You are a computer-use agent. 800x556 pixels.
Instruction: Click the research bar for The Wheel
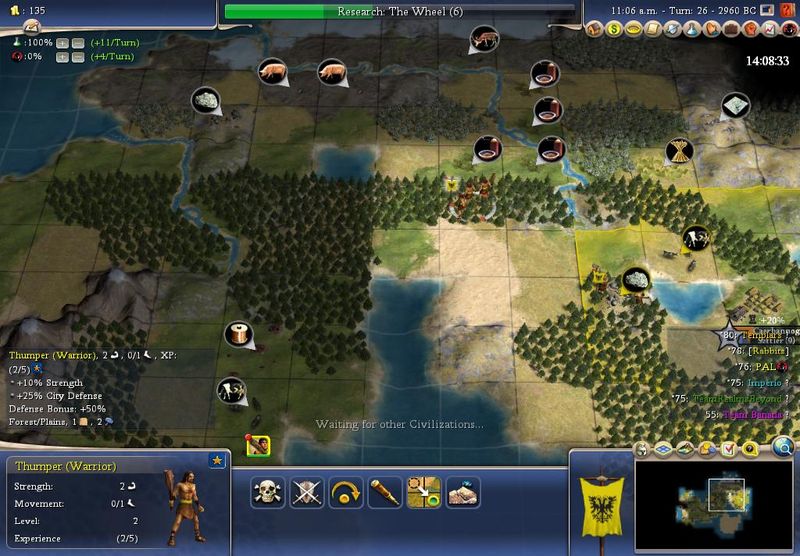(400, 12)
